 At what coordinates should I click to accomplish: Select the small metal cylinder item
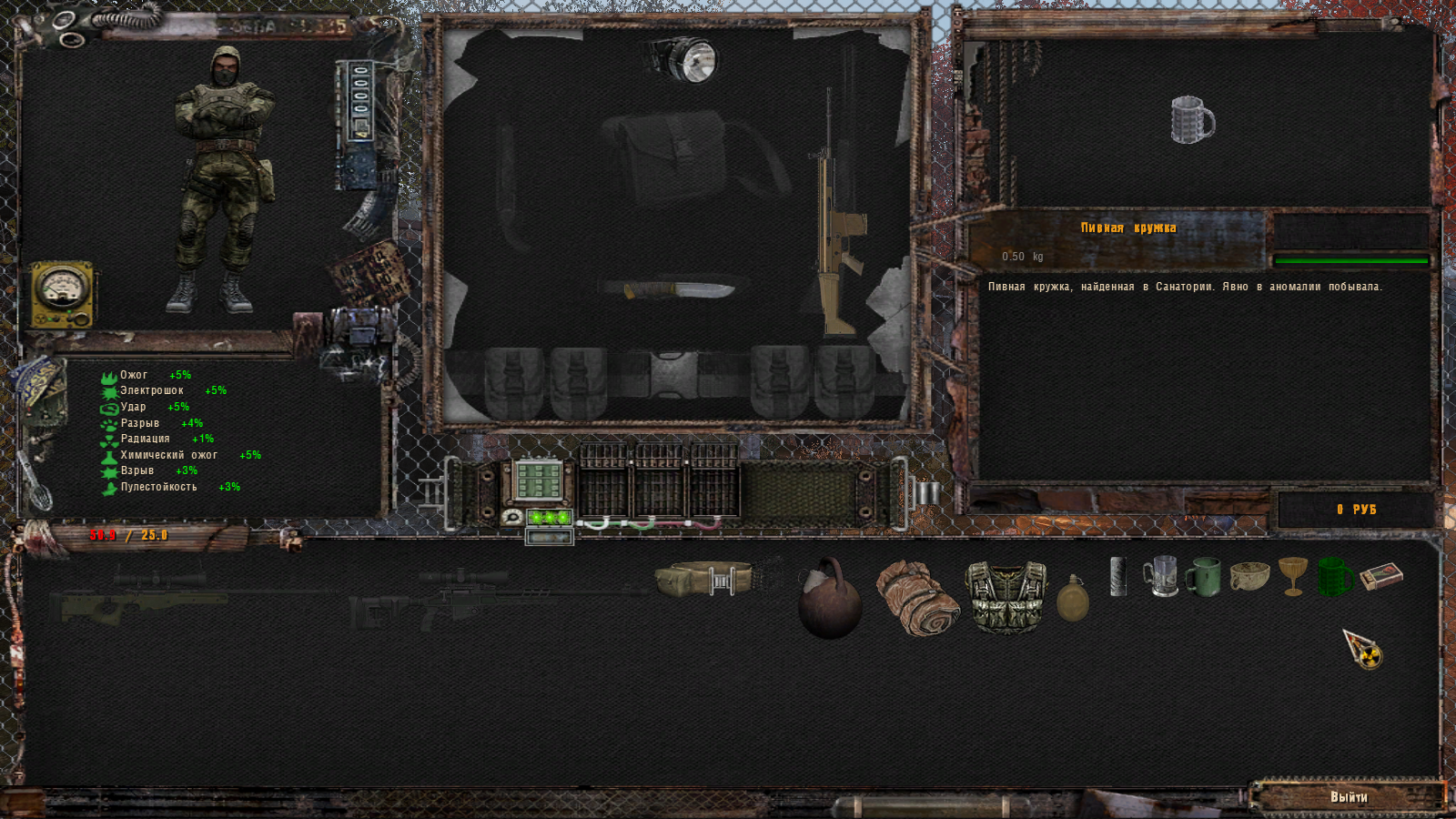coord(1118,577)
